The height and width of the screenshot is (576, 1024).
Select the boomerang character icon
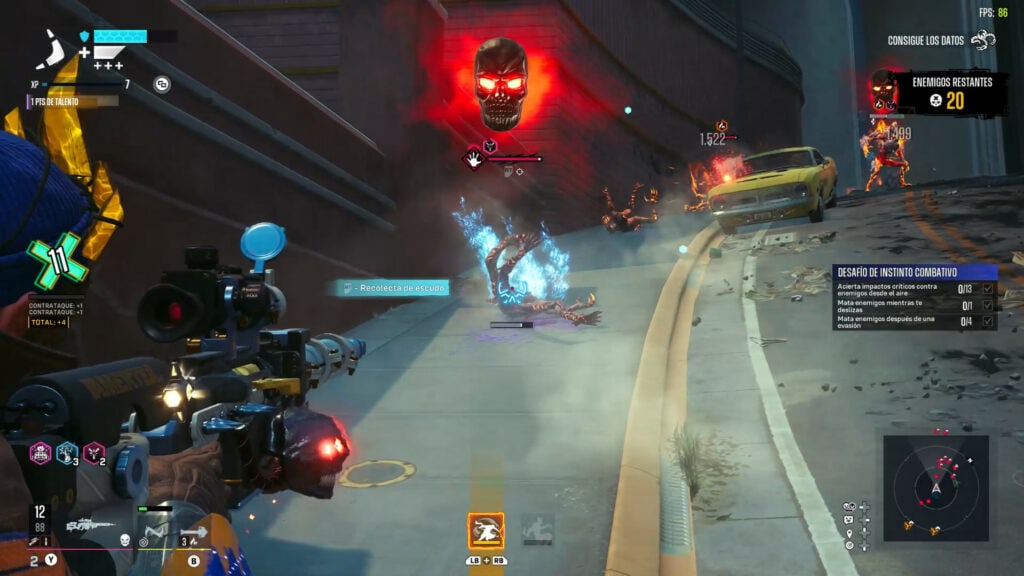click(x=54, y=49)
